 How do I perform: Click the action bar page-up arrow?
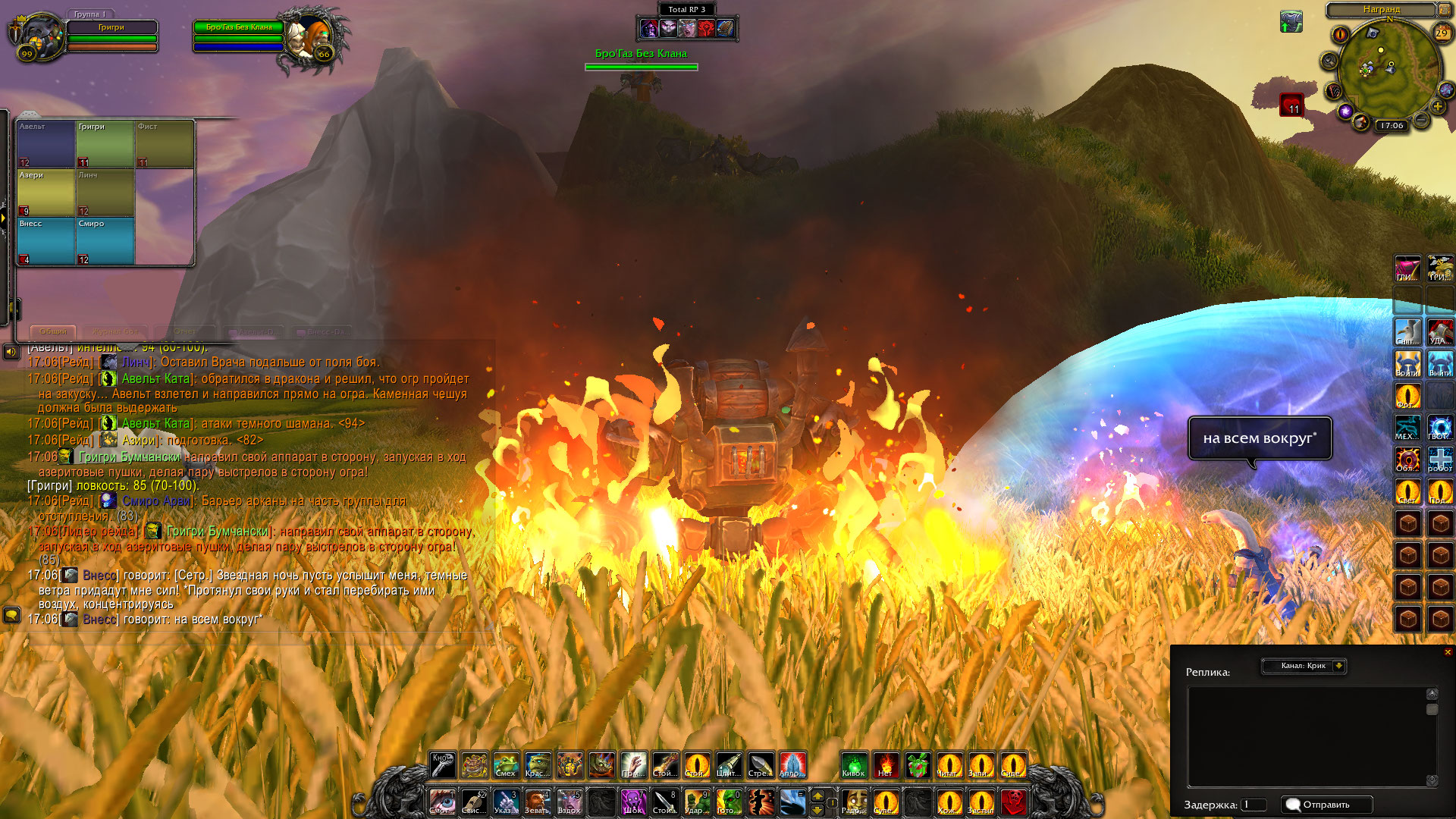tap(817, 795)
